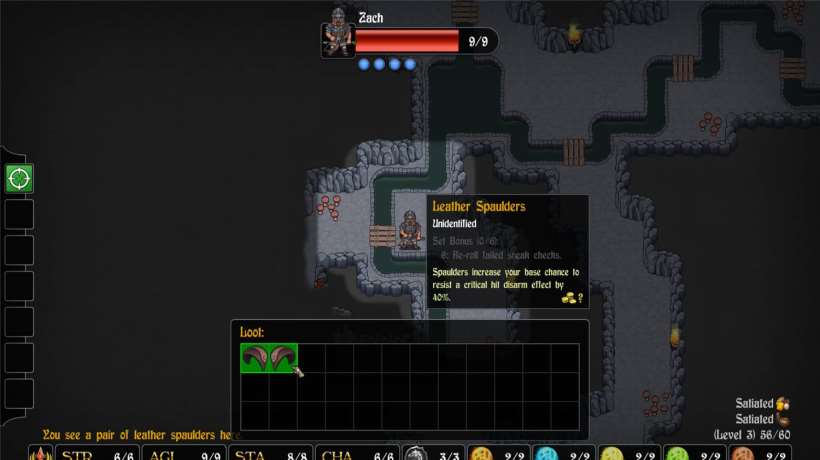Pick up the leather spaulders from loot
The width and height of the screenshot is (820, 460).
point(269,359)
